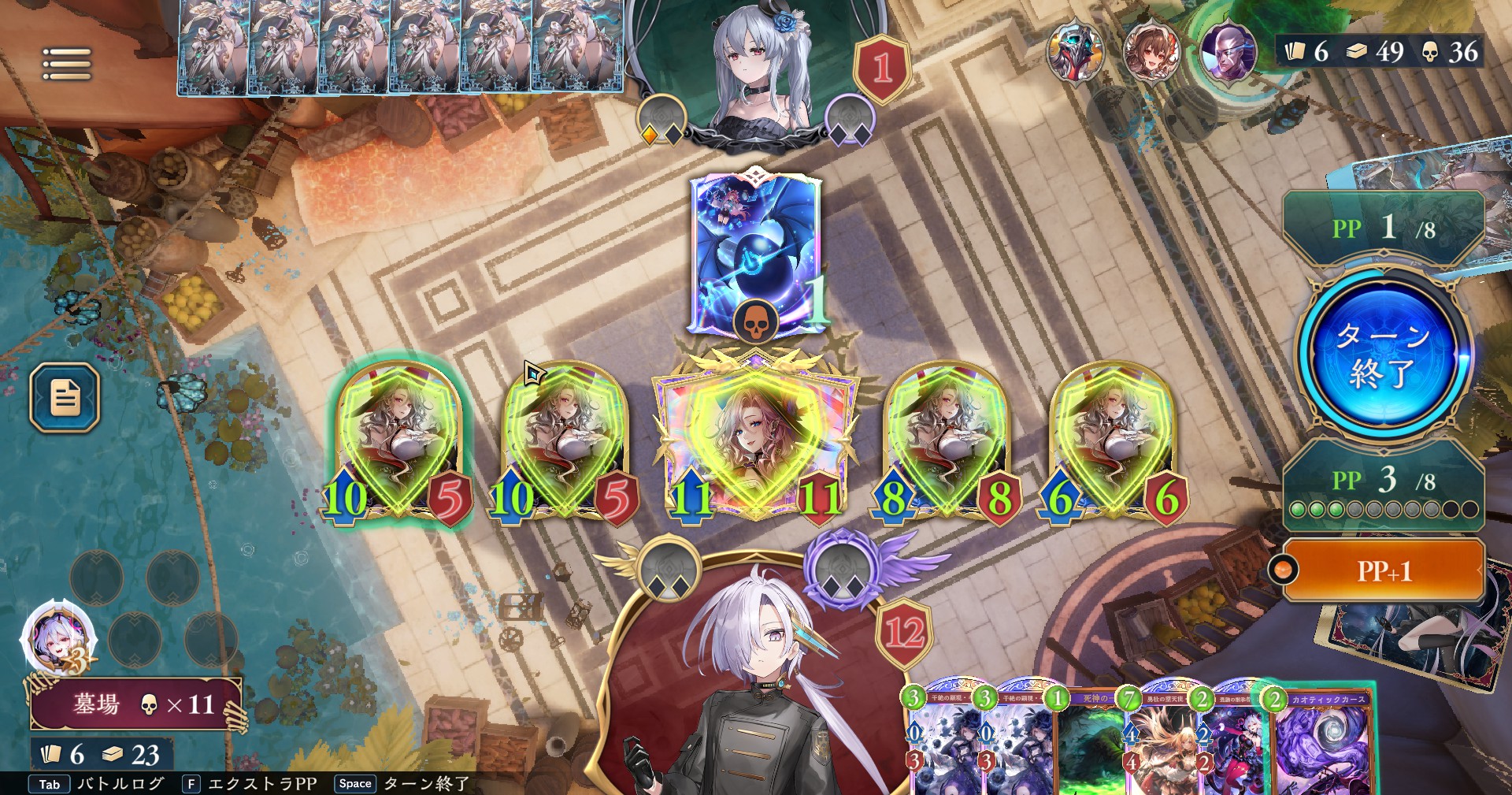
Task: Open the battle log document button
Action: (65, 397)
